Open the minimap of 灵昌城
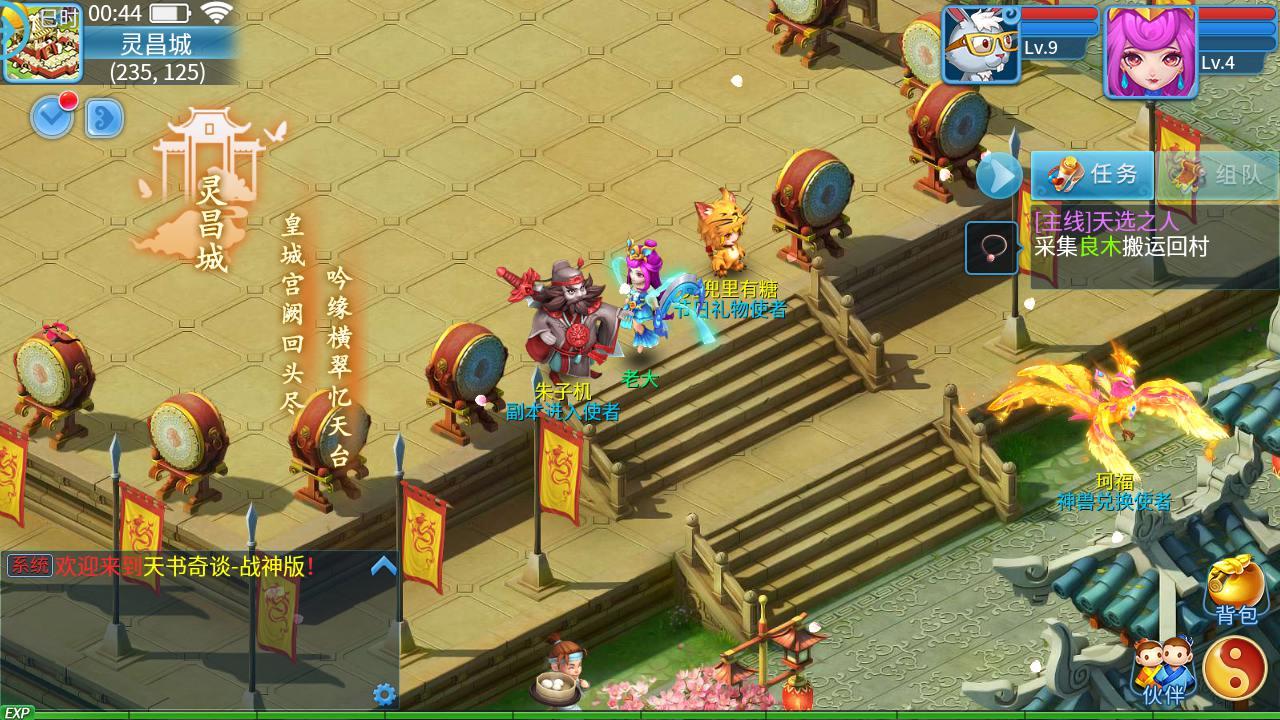1280x720 pixels. [x=42, y=42]
